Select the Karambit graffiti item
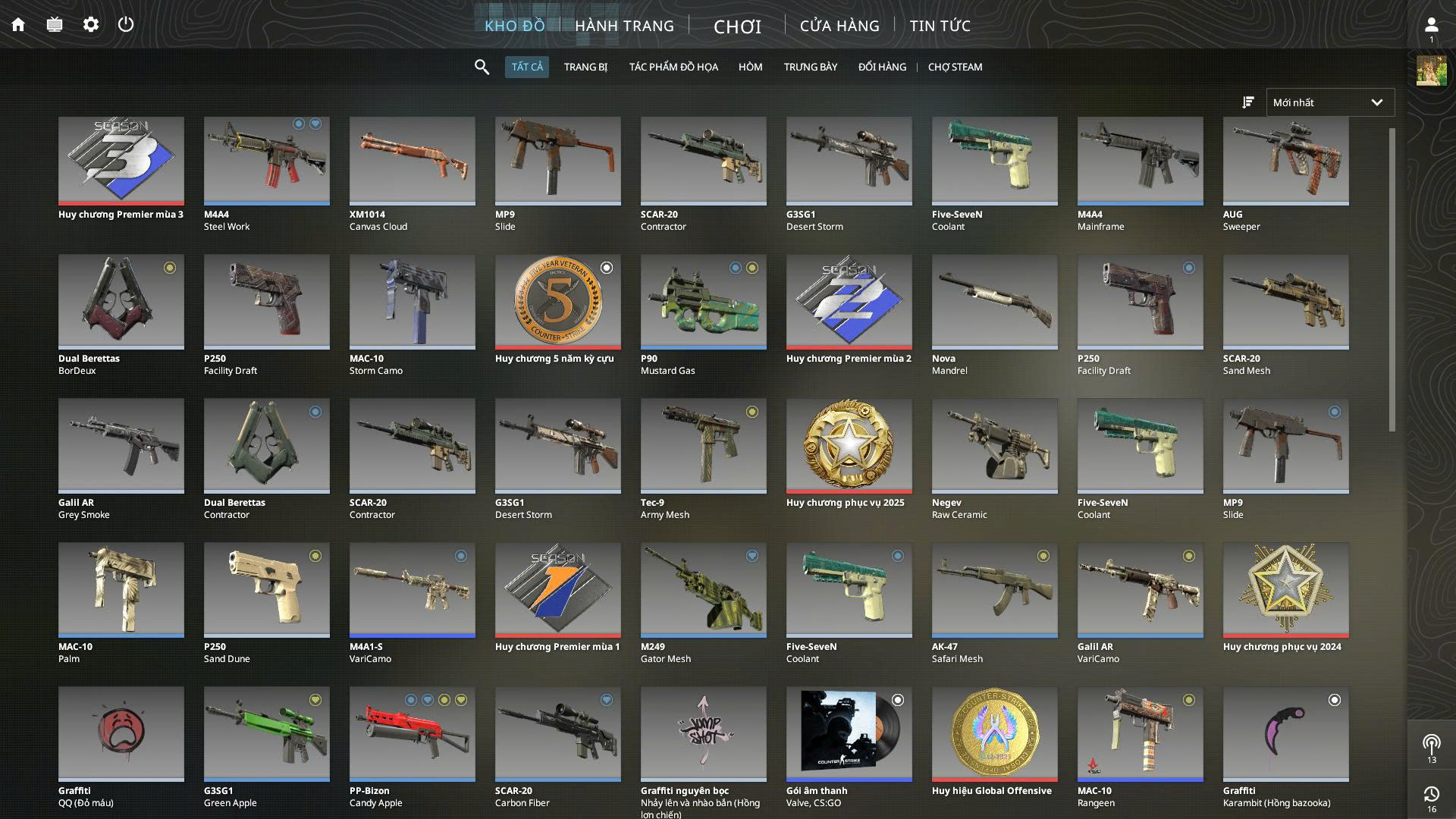 pos(1285,734)
